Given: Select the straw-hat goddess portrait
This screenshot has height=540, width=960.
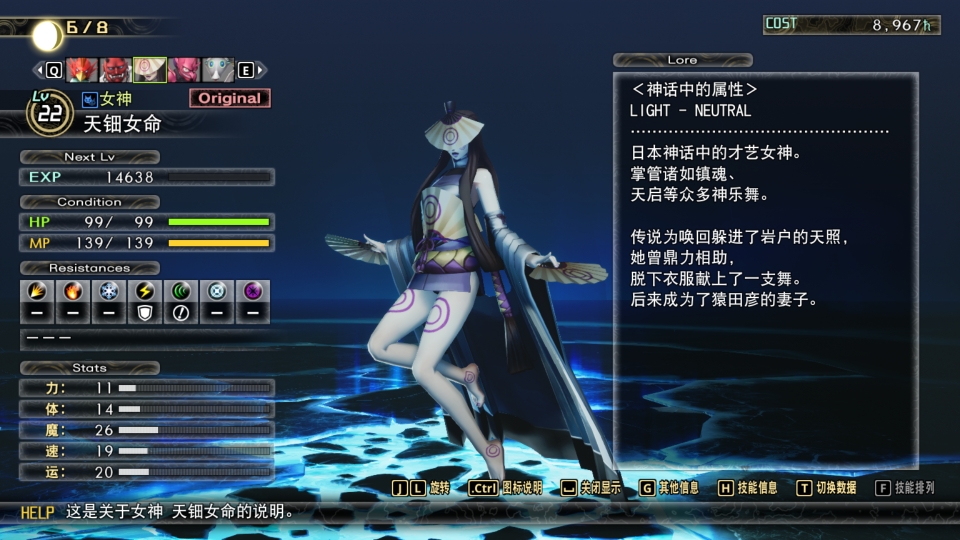Looking at the screenshot, I should pyautogui.click(x=150, y=70).
